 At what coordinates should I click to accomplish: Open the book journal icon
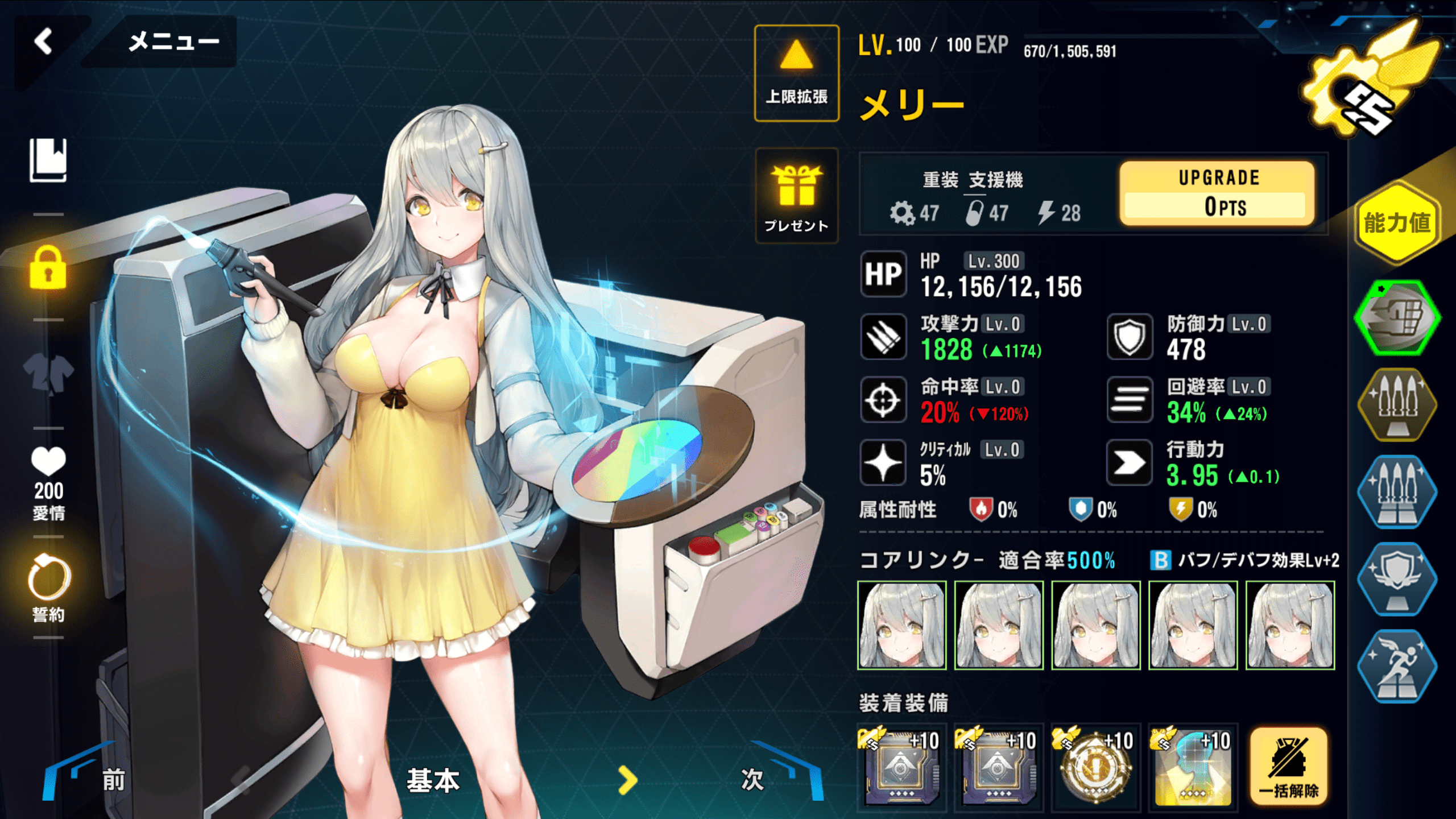48,160
